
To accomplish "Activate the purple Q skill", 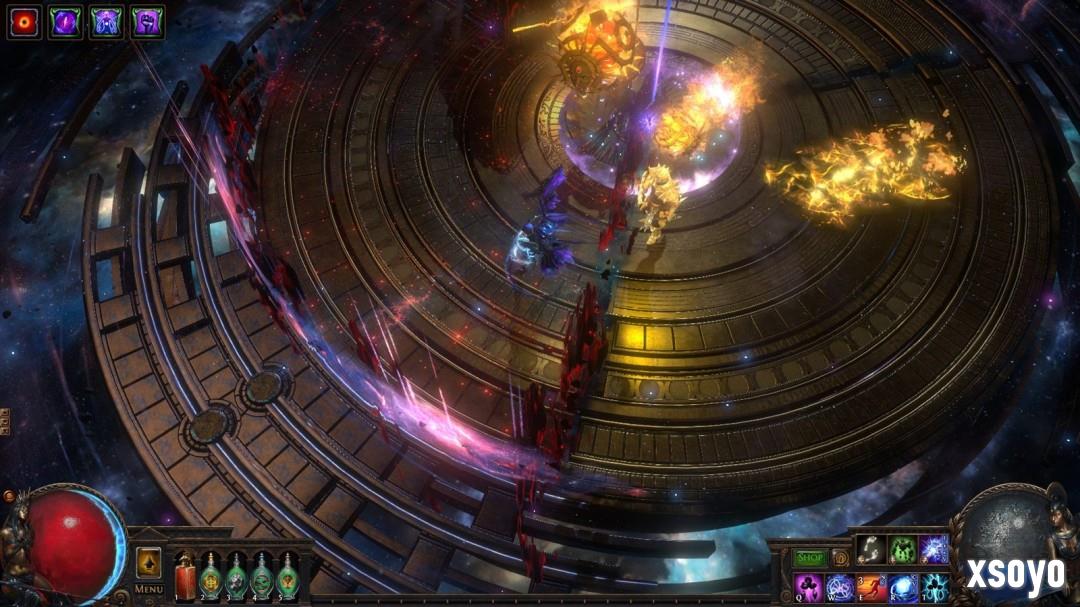I will [808, 587].
